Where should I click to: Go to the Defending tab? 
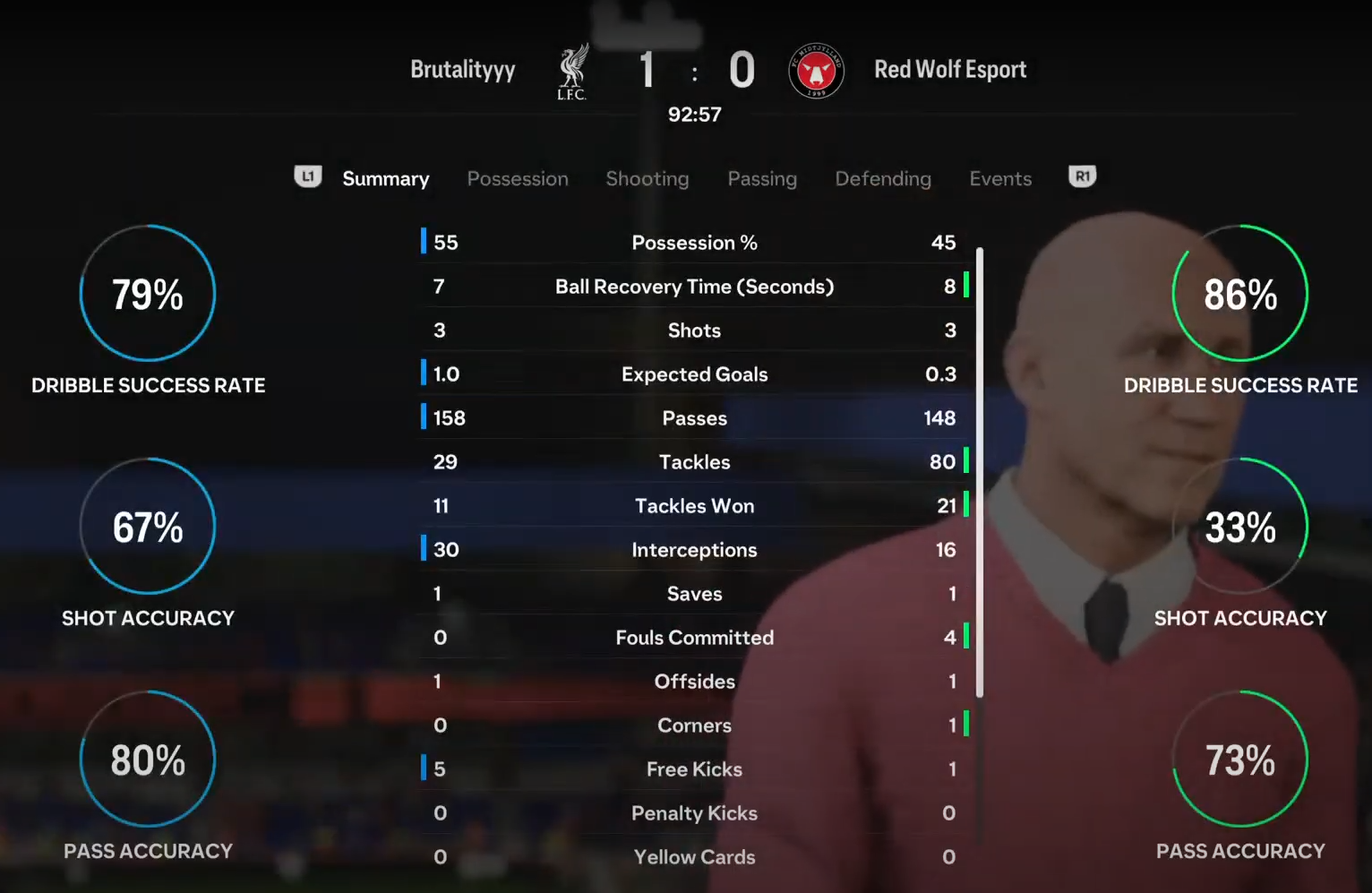tap(883, 179)
